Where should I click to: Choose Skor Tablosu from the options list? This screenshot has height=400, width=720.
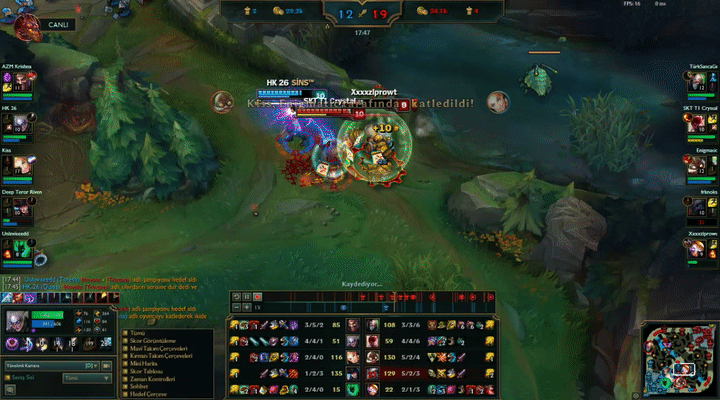139,370
